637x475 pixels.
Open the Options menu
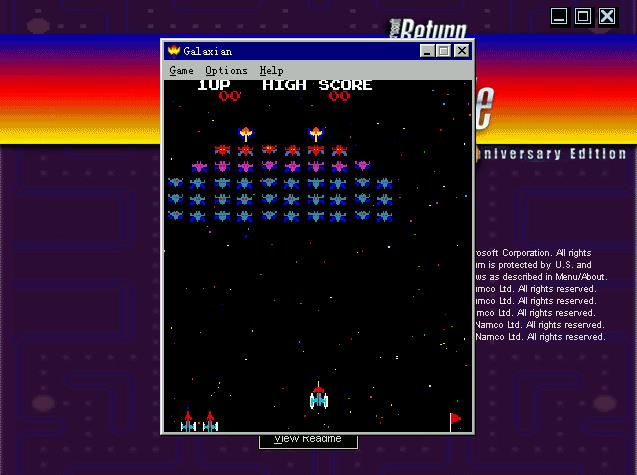coord(226,71)
